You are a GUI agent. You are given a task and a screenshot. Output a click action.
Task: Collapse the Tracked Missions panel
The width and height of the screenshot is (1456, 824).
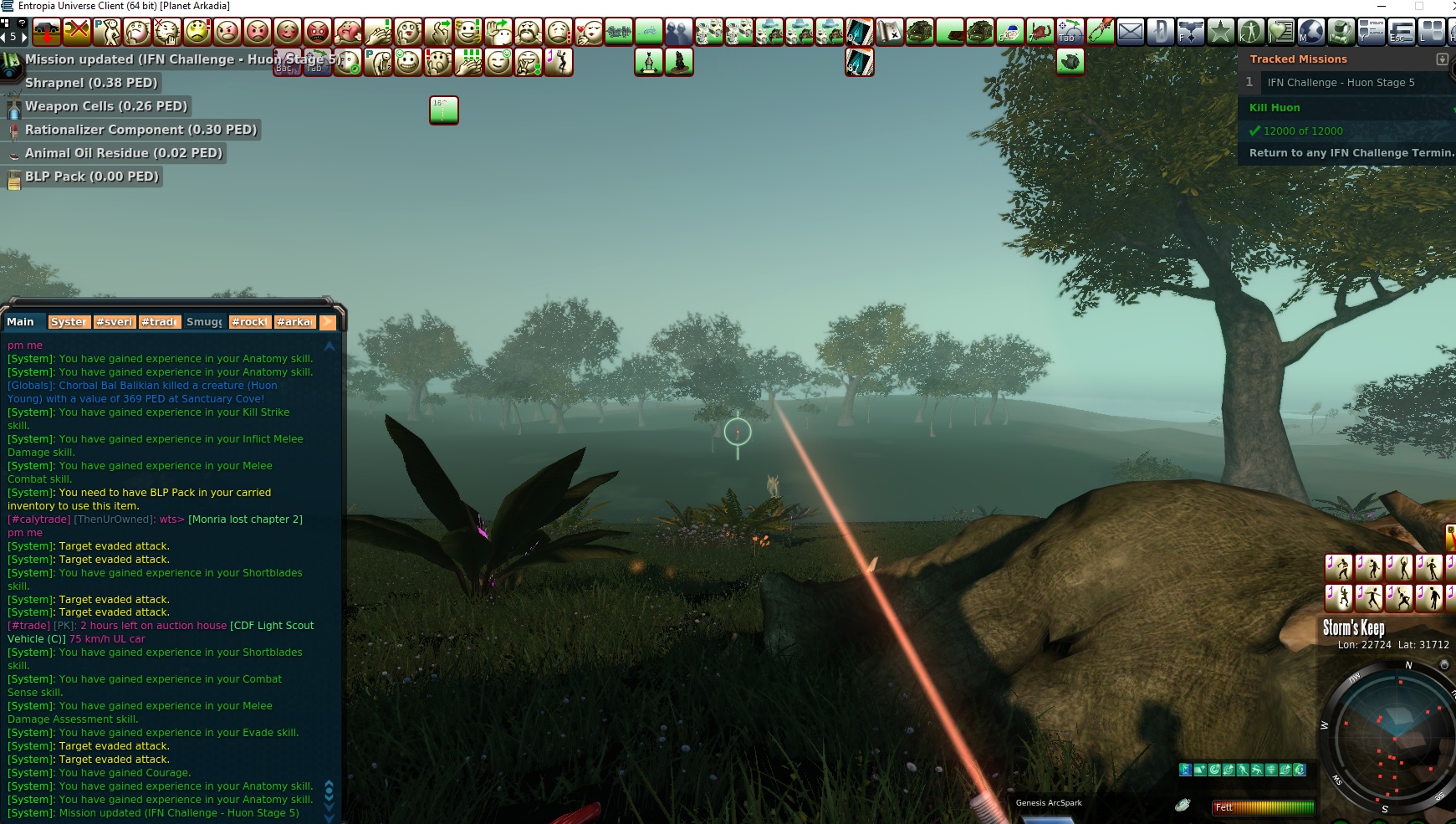coord(1442,59)
